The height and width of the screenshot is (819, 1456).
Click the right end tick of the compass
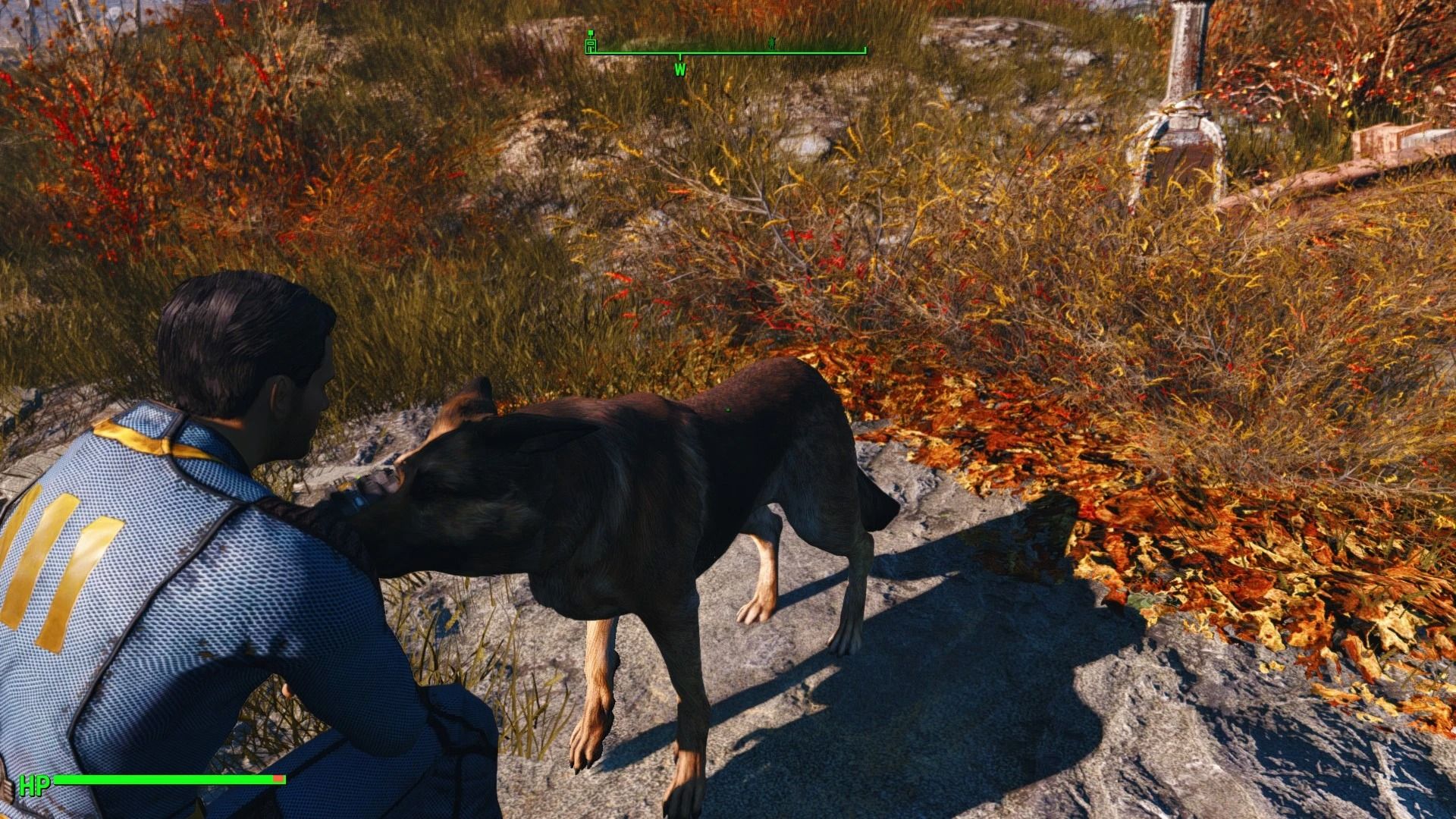coord(864,49)
